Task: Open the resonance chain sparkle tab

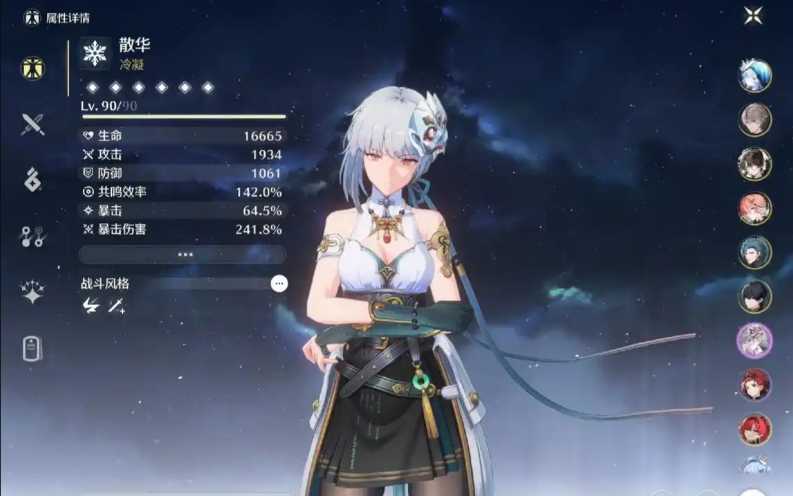Action: tap(33, 292)
